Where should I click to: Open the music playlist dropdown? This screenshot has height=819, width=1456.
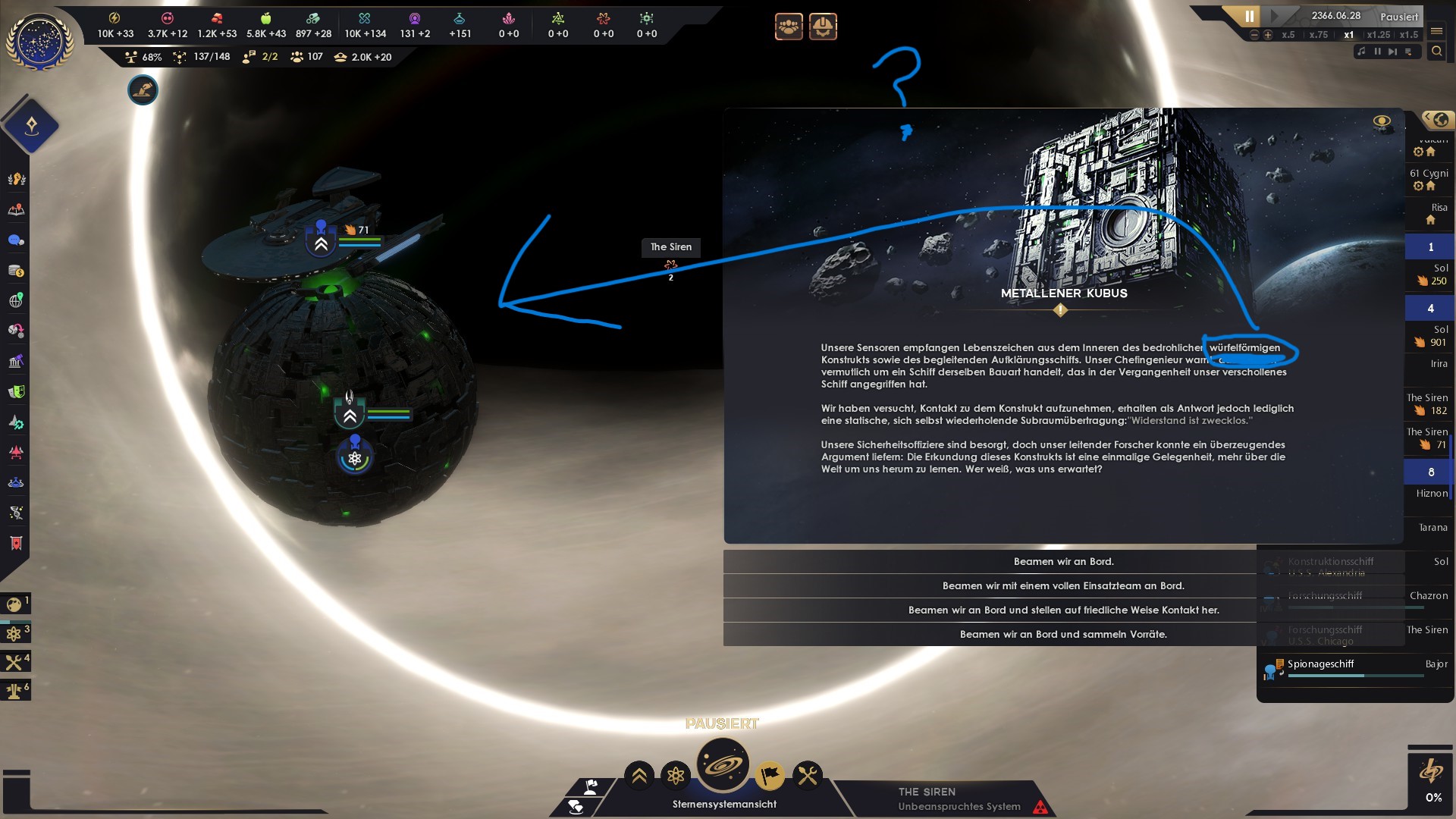point(1408,52)
